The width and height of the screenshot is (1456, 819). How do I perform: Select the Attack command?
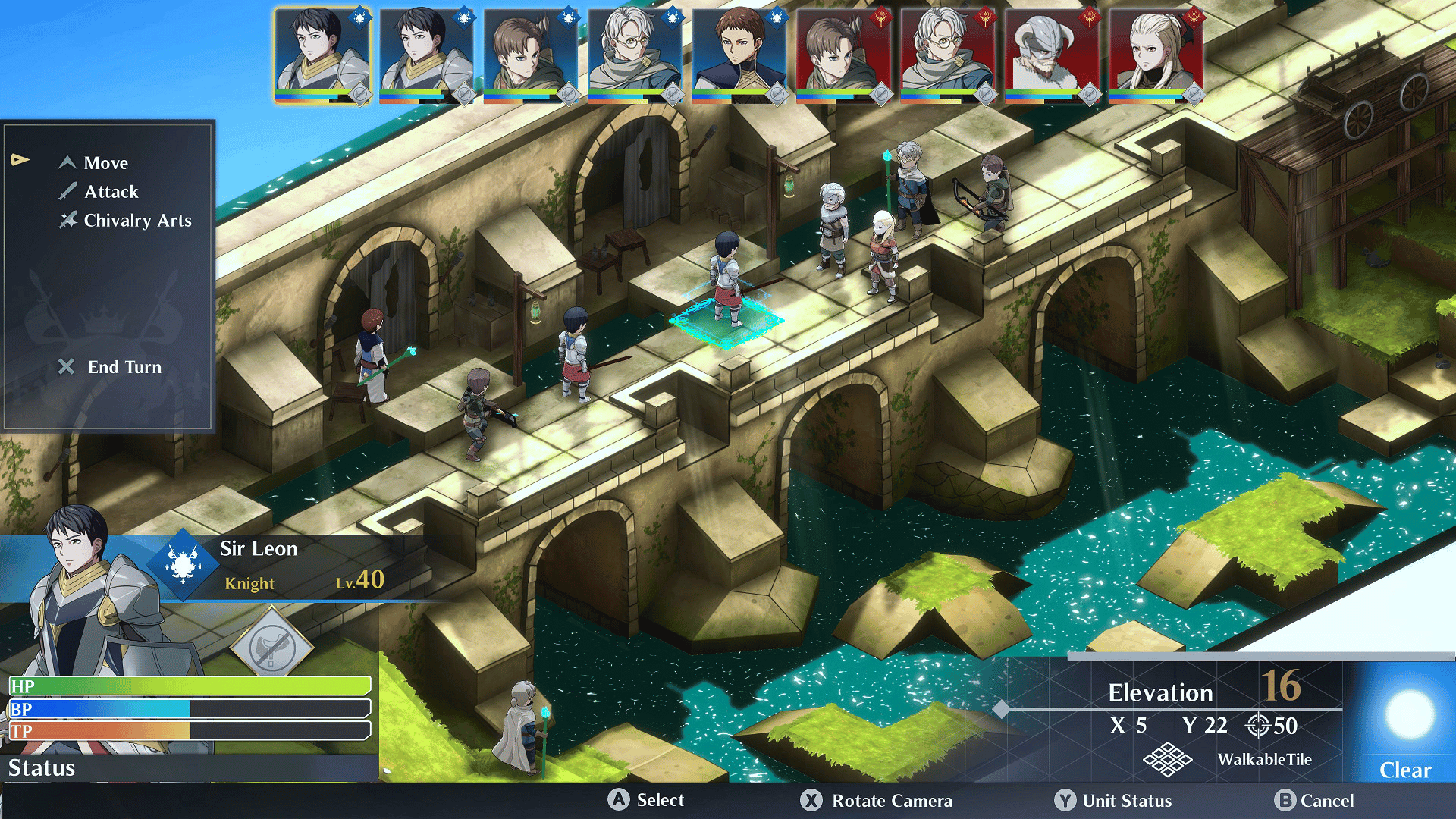point(111,192)
